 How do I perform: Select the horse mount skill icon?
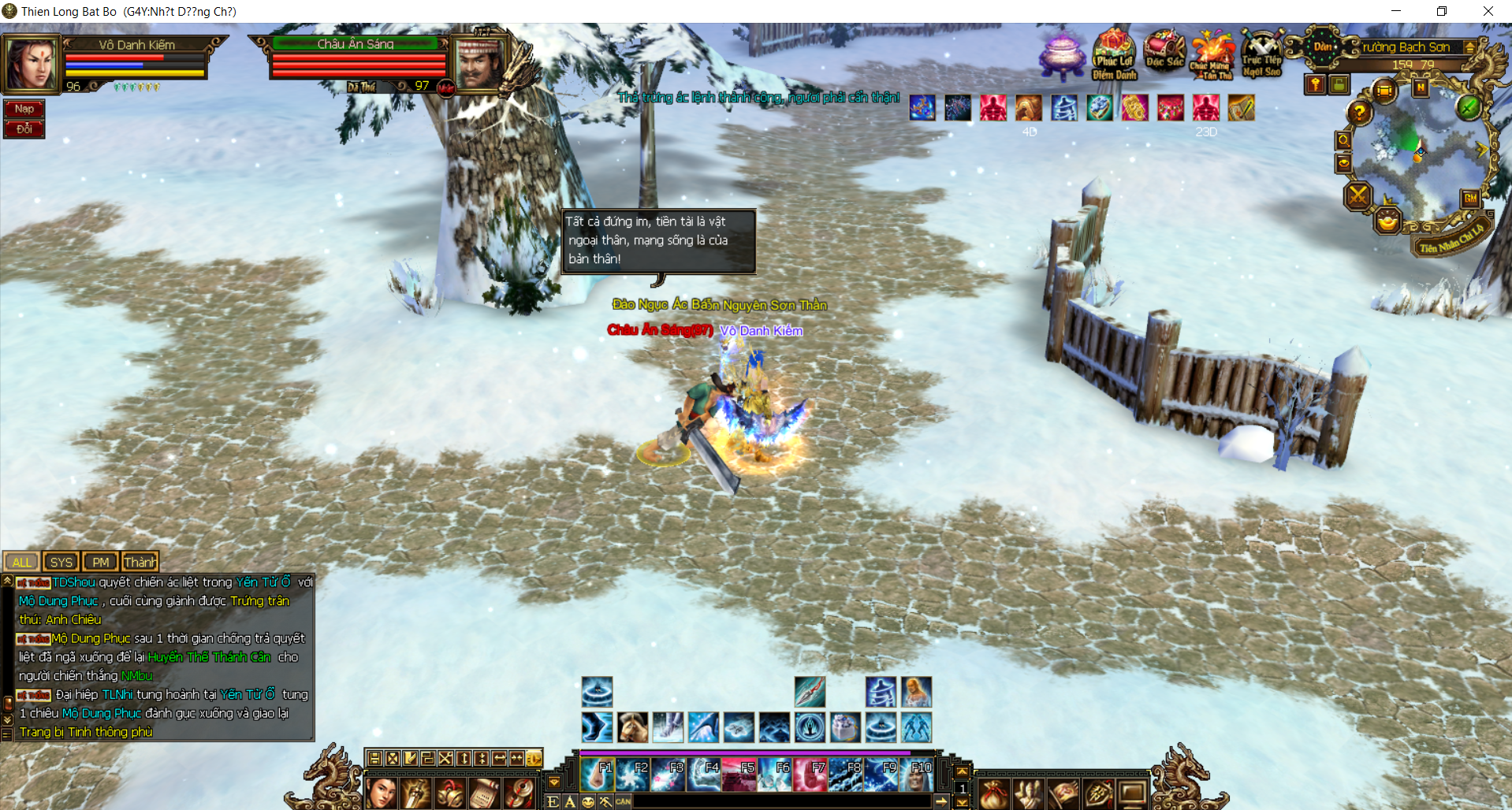click(x=632, y=727)
